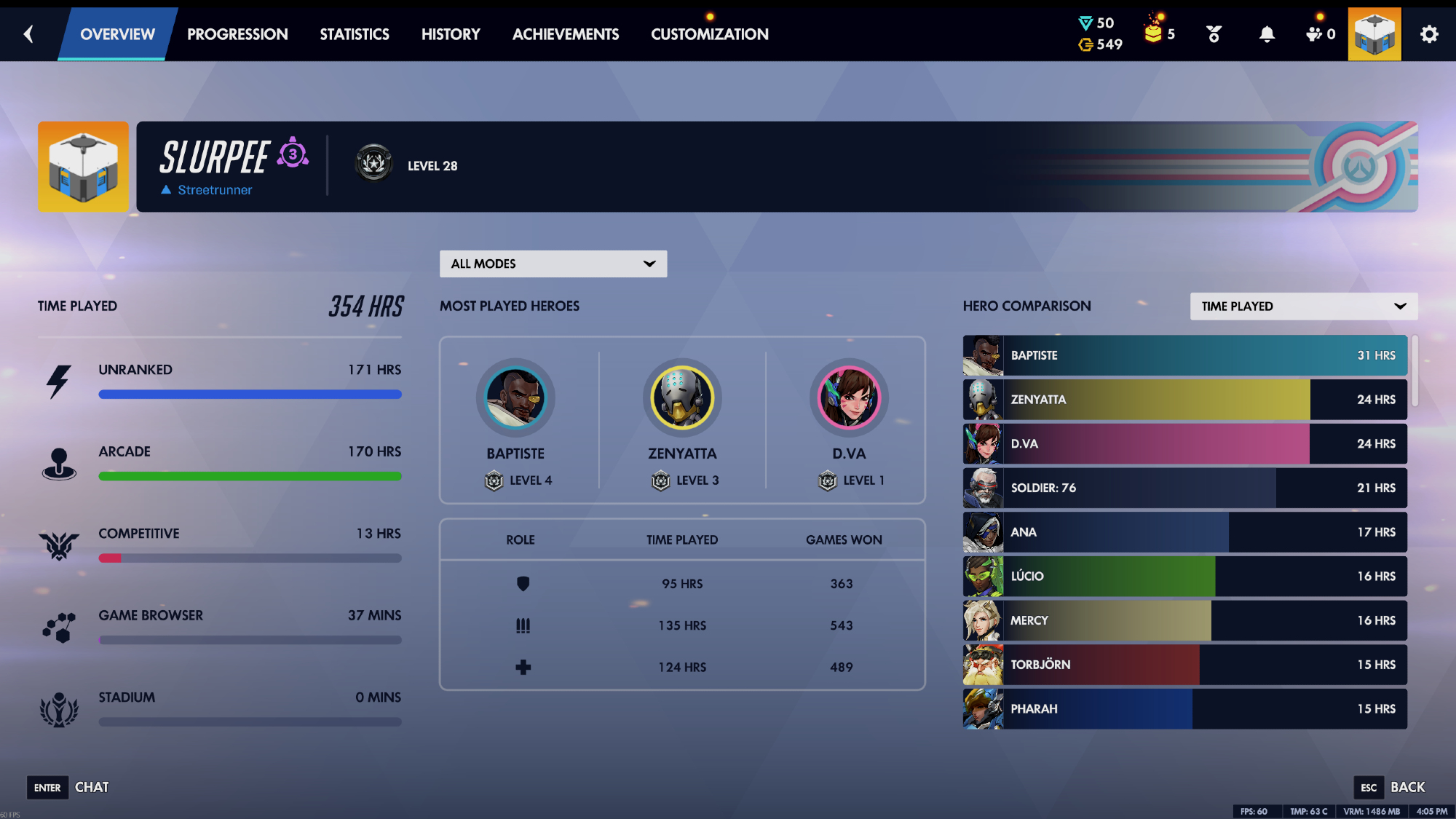Switch to the Progression tab

point(237,34)
